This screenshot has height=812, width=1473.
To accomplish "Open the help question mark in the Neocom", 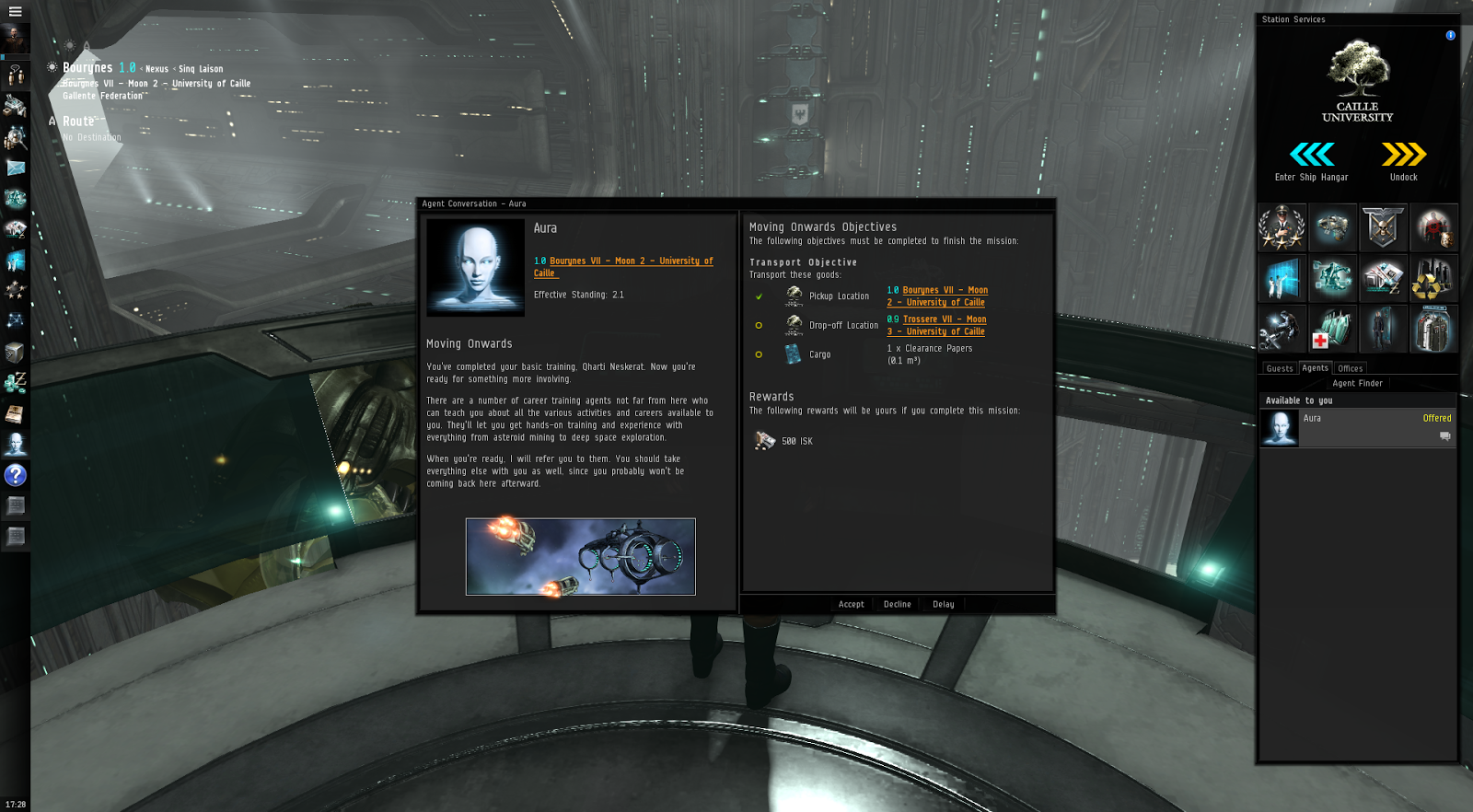I will point(14,475).
